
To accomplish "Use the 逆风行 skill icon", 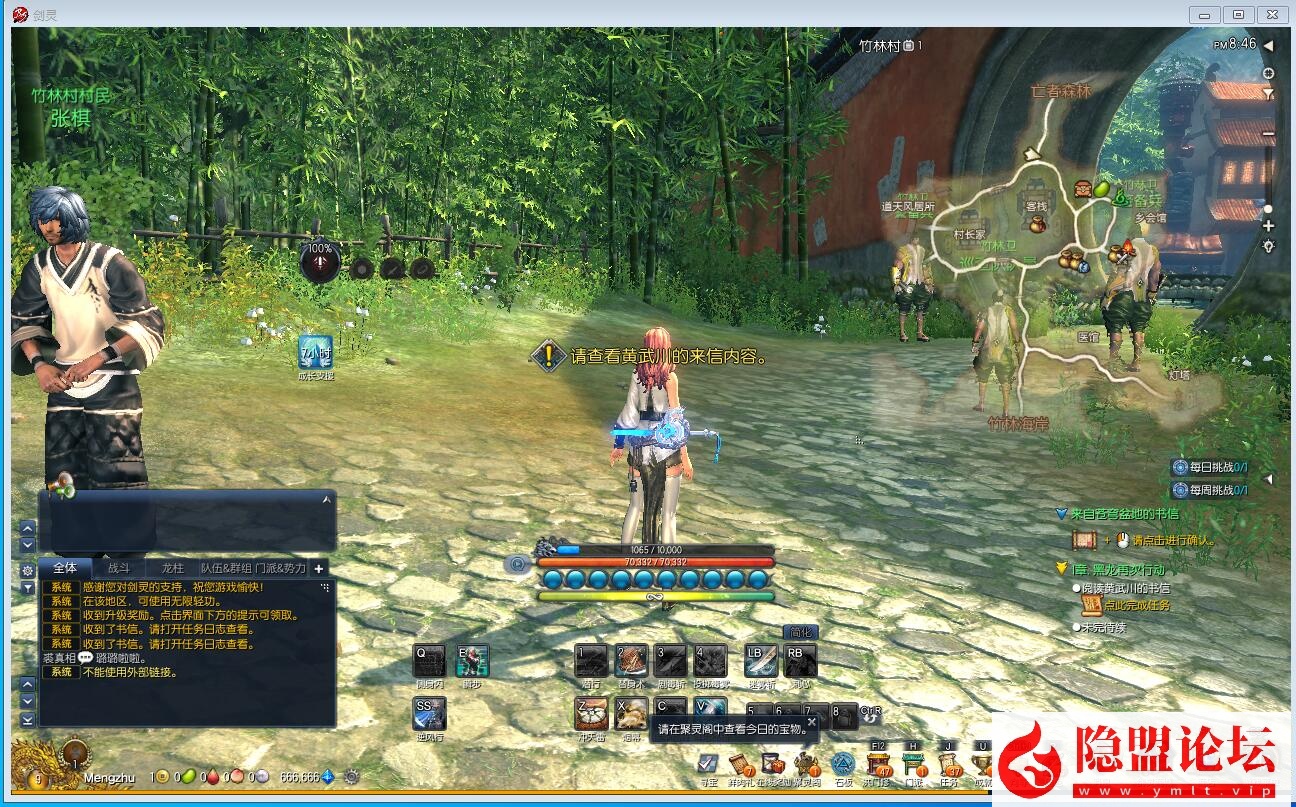I will (x=430, y=714).
